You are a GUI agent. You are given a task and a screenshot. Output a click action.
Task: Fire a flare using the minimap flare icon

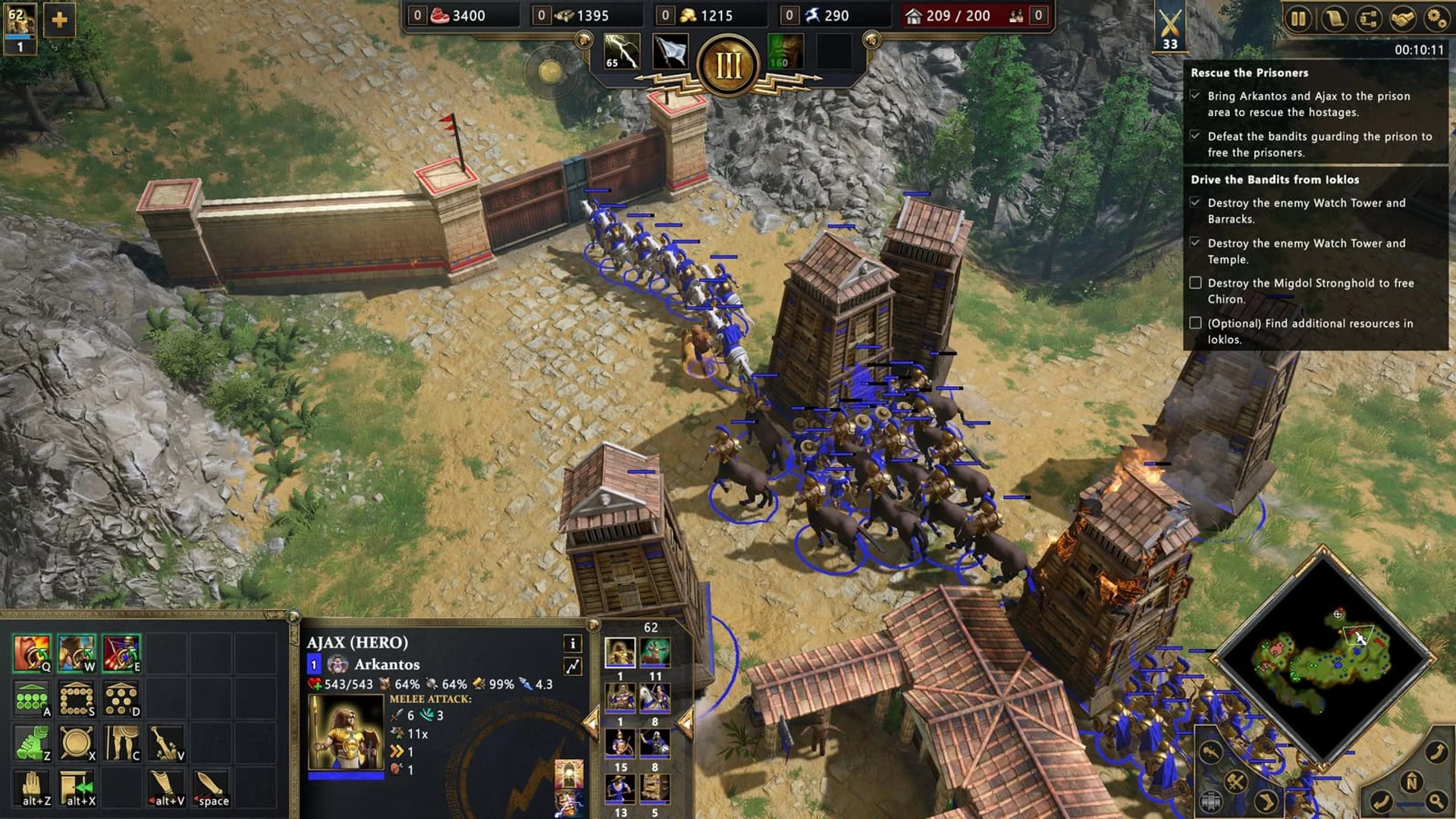[1210, 753]
